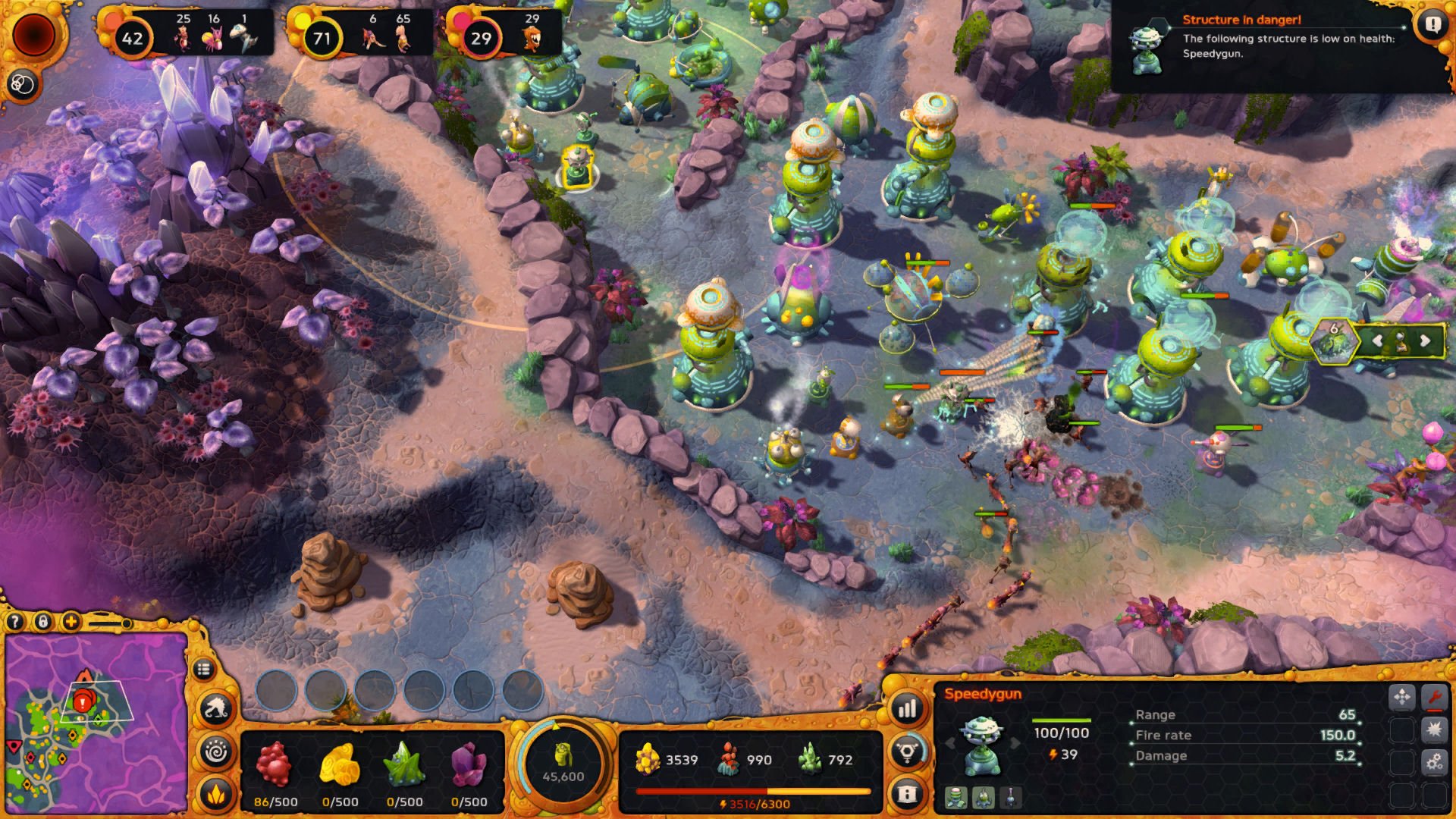This screenshot has height=819, width=1456.
Task: Open the help question mark button
Action: pyautogui.click(x=14, y=623)
